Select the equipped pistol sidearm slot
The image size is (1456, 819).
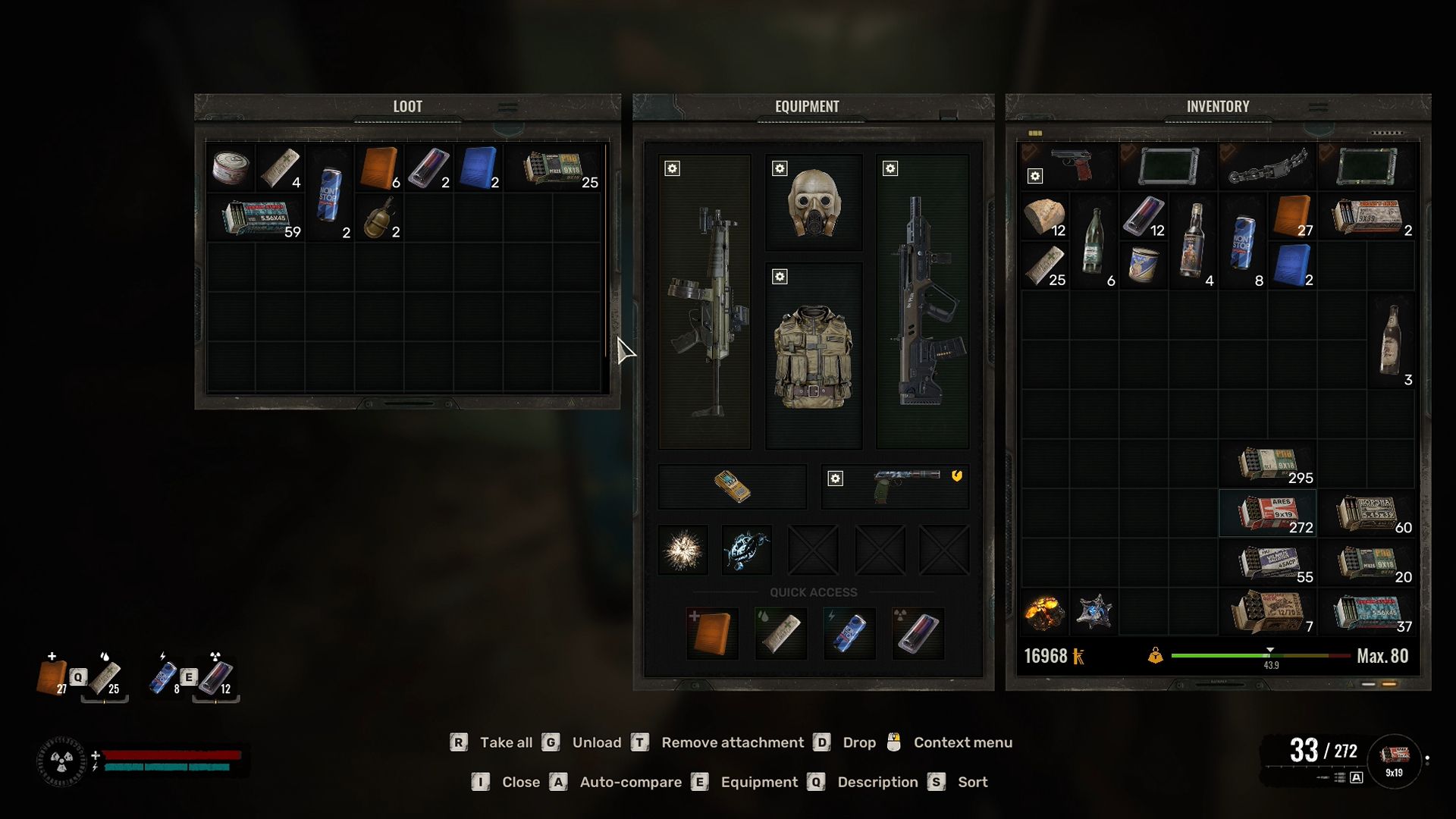tap(896, 486)
